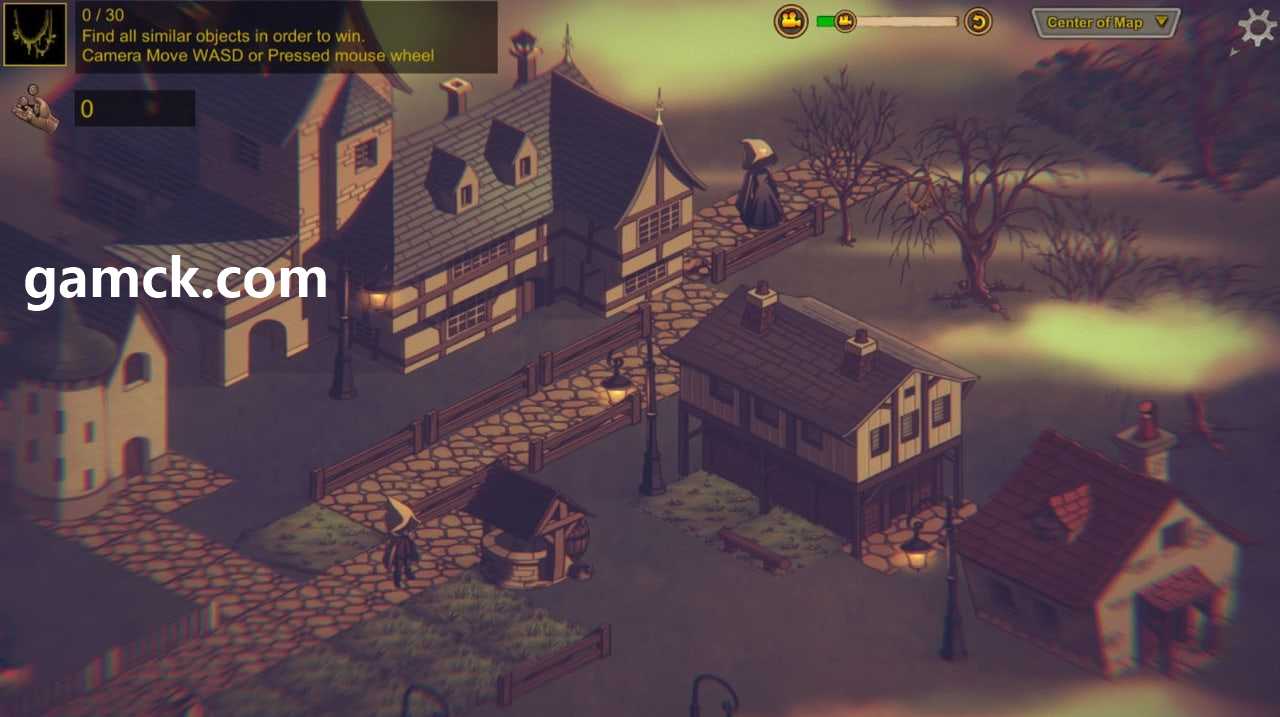Select the target object necklace icon
The image size is (1280, 717).
35,35
